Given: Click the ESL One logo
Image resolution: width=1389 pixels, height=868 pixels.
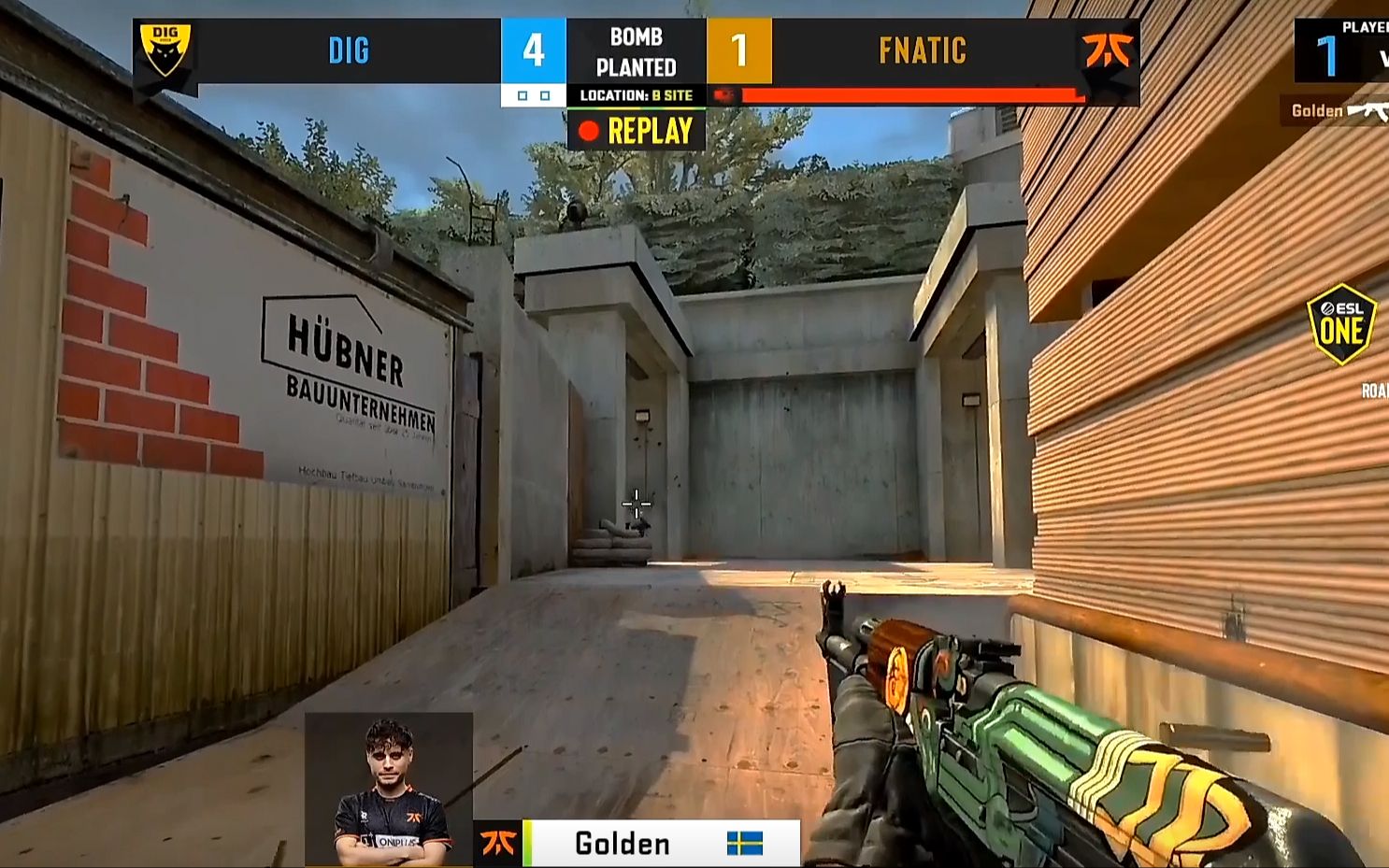Looking at the screenshot, I should point(1341,324).
